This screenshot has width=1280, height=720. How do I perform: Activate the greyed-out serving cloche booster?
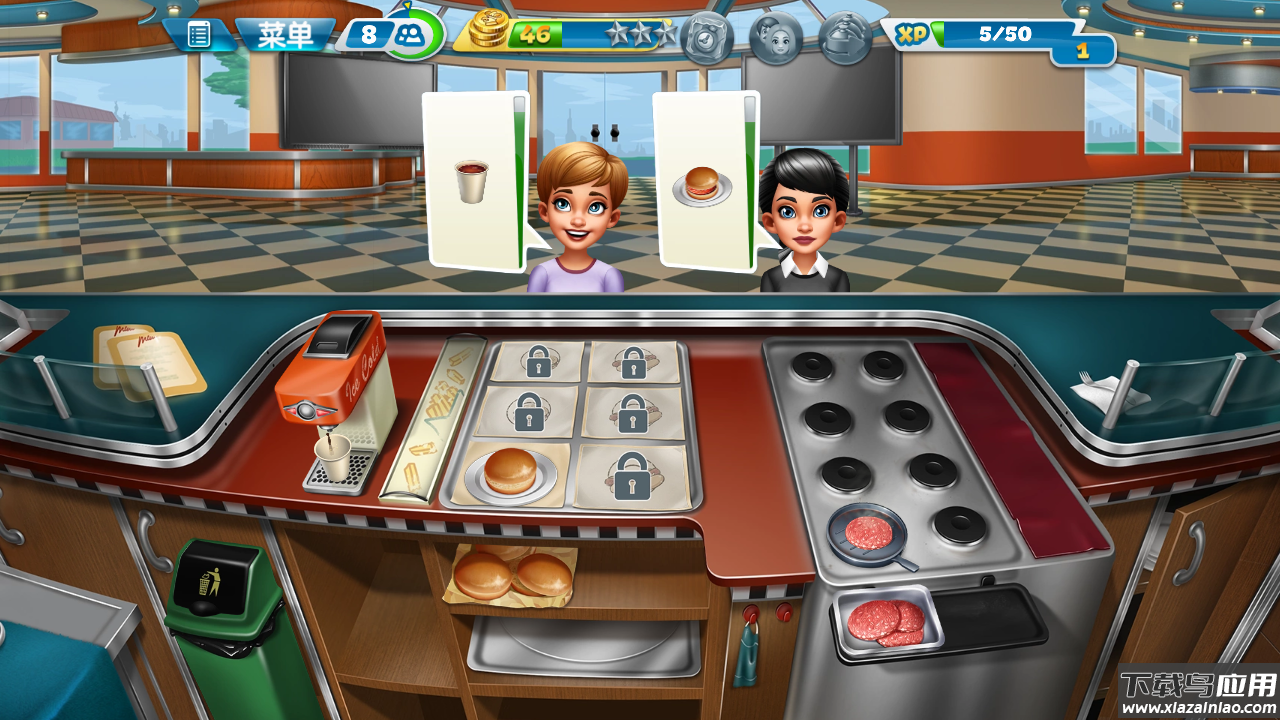point(844,38)
